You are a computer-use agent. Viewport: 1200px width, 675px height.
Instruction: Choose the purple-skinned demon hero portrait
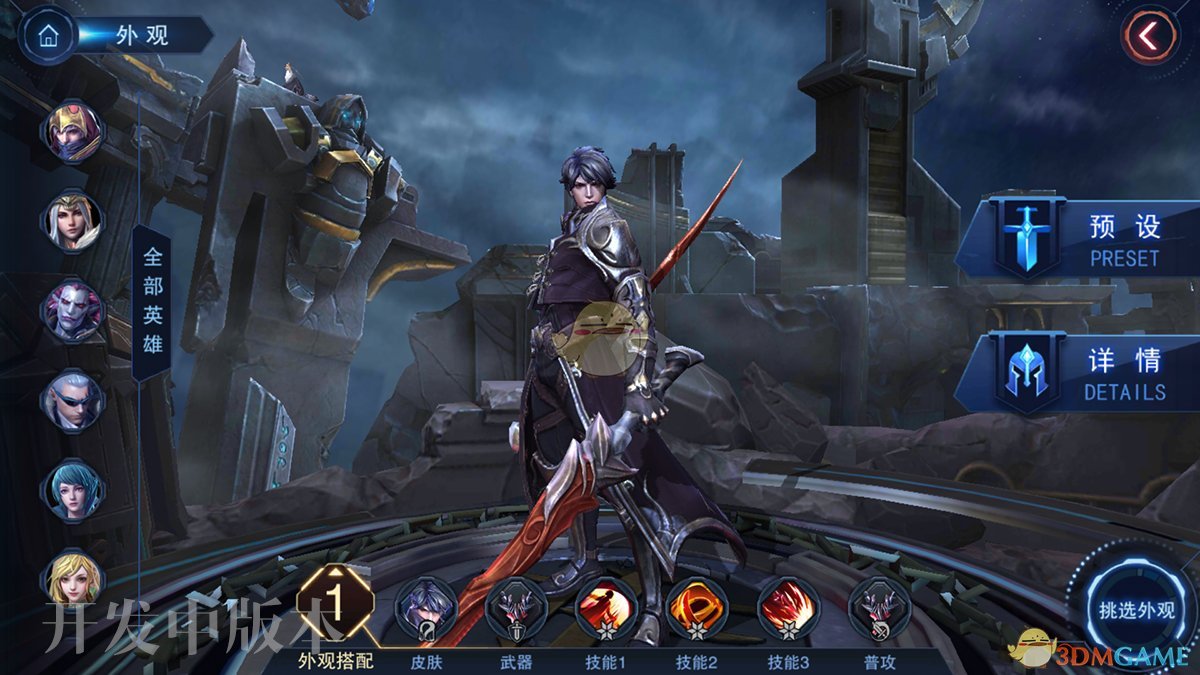tap(73, 309)
